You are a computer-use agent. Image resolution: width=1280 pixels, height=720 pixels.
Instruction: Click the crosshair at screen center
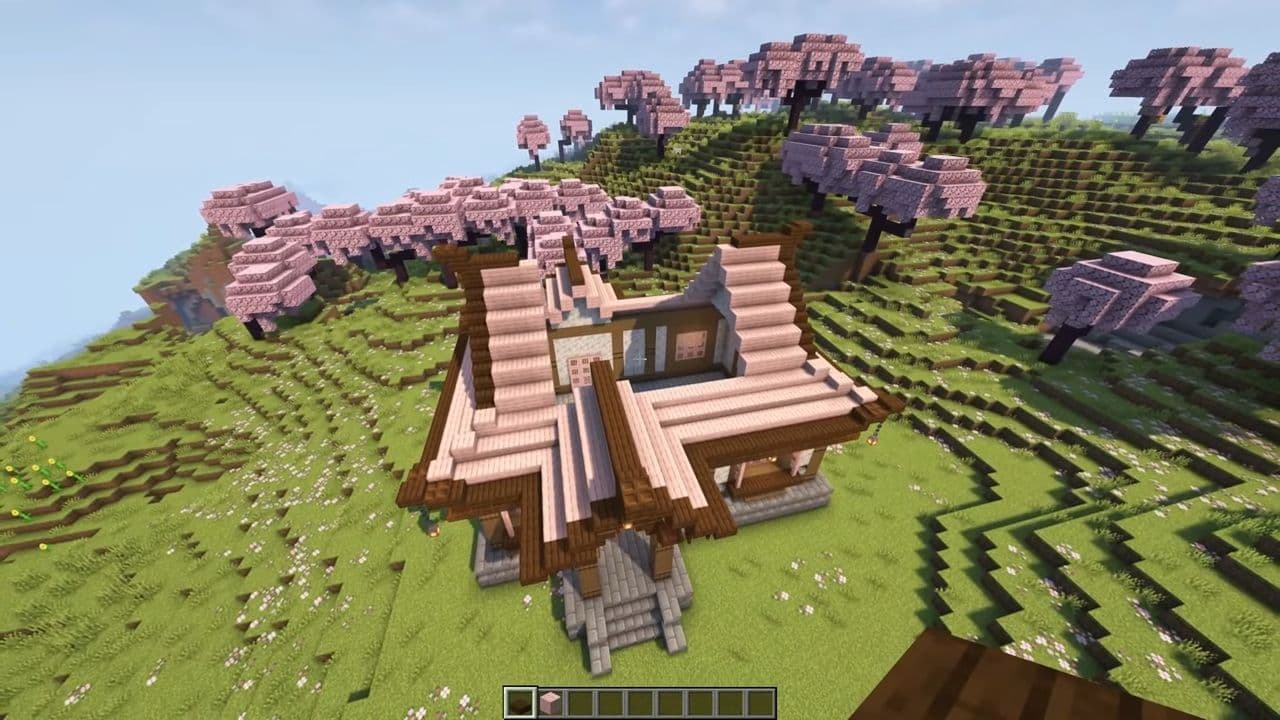tap(640, 360)
